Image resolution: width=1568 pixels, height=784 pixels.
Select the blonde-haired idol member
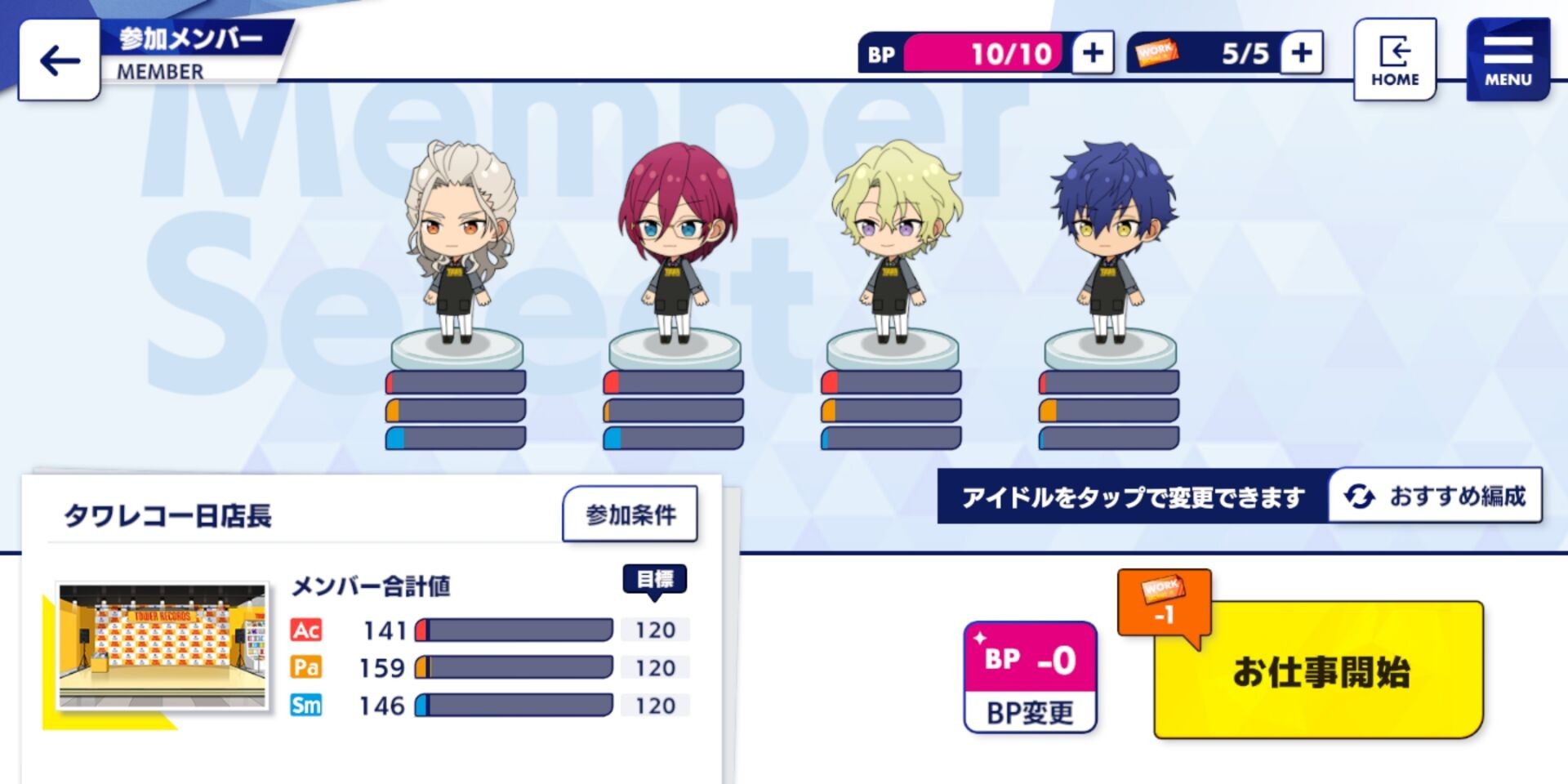pyautogui.click(x=893, y=245)
